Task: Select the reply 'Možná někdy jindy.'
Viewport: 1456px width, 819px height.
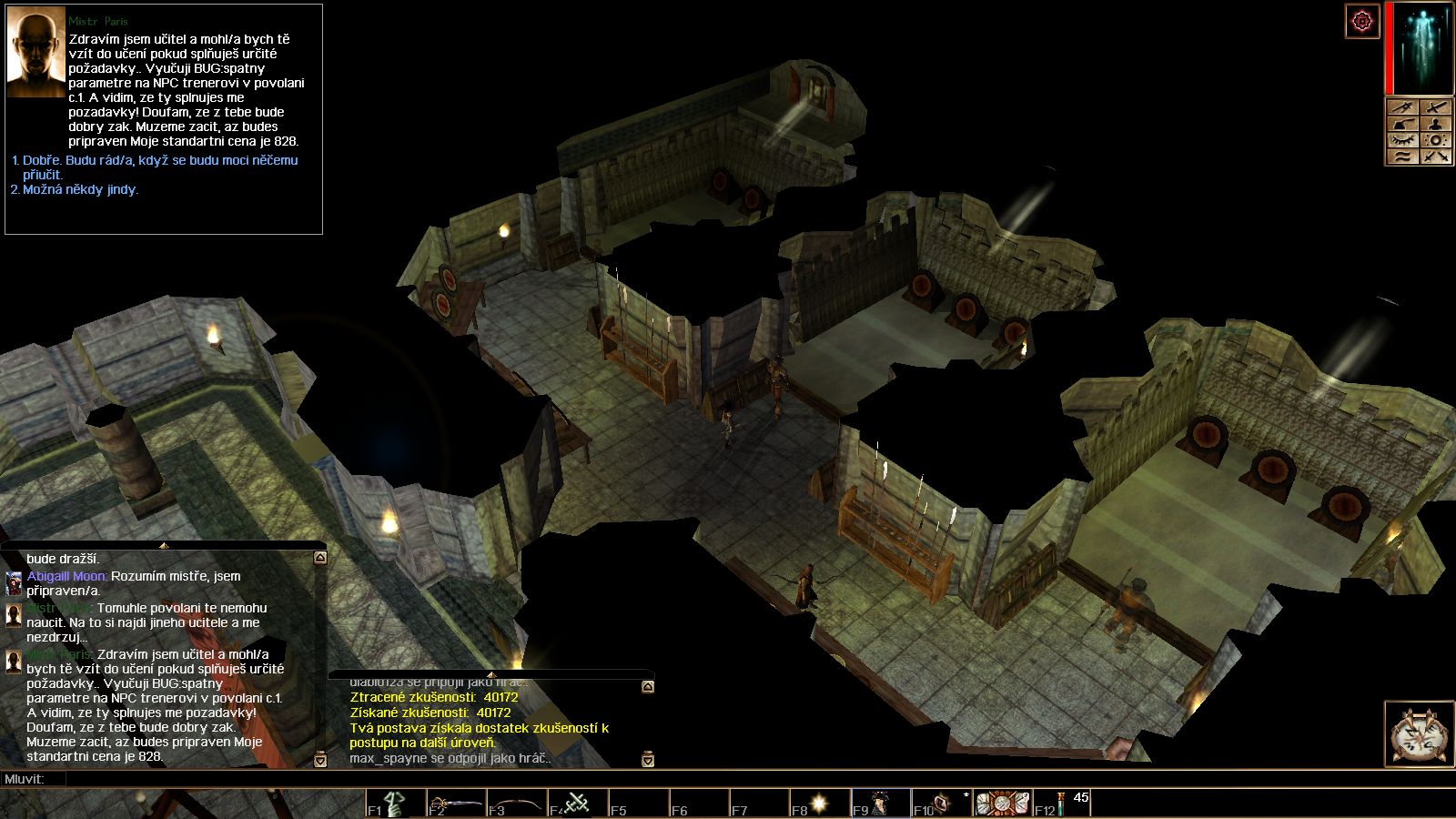Action: click(x=80, y=189)
